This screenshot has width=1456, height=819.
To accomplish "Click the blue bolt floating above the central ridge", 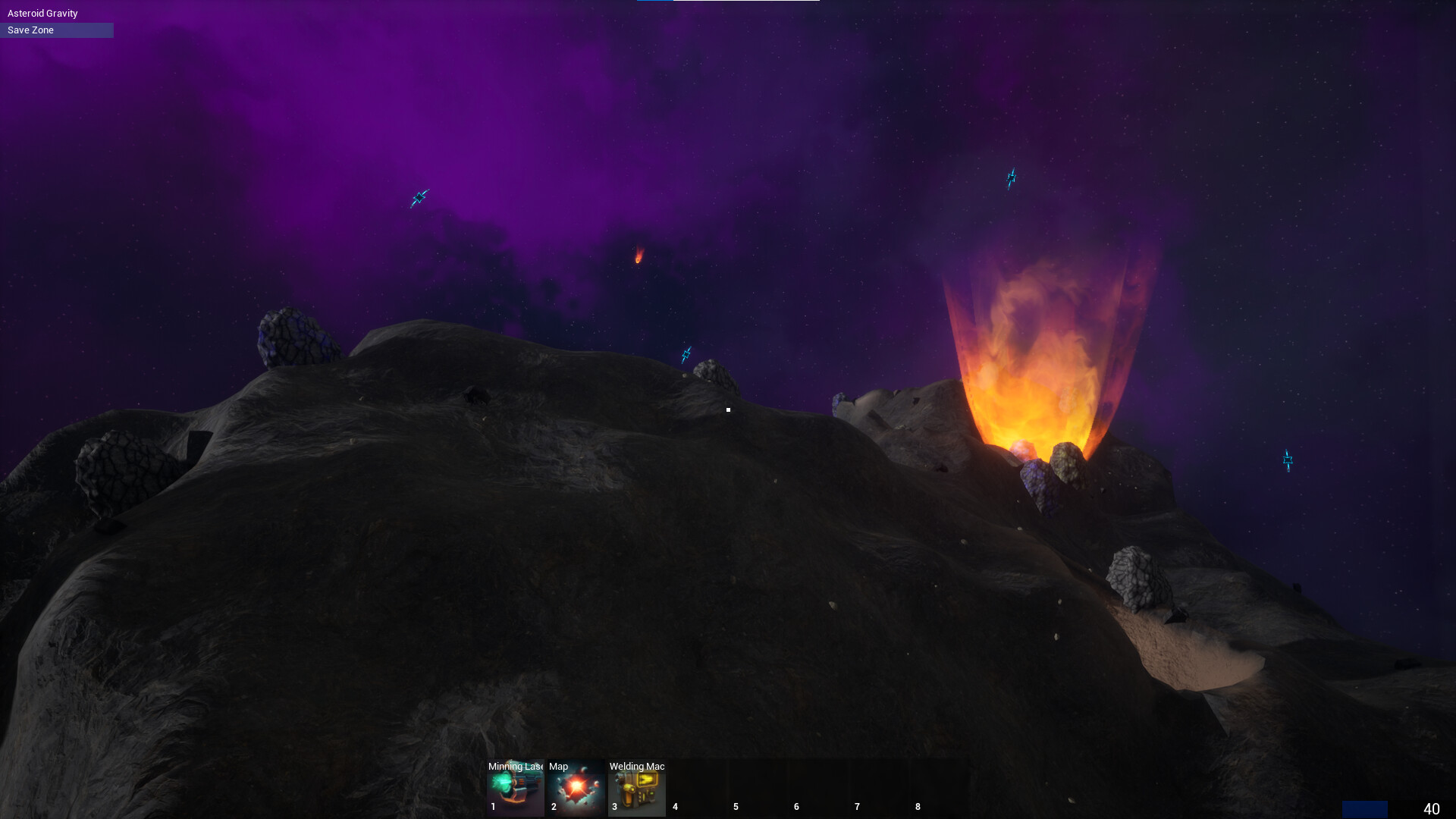I will 686,354.
